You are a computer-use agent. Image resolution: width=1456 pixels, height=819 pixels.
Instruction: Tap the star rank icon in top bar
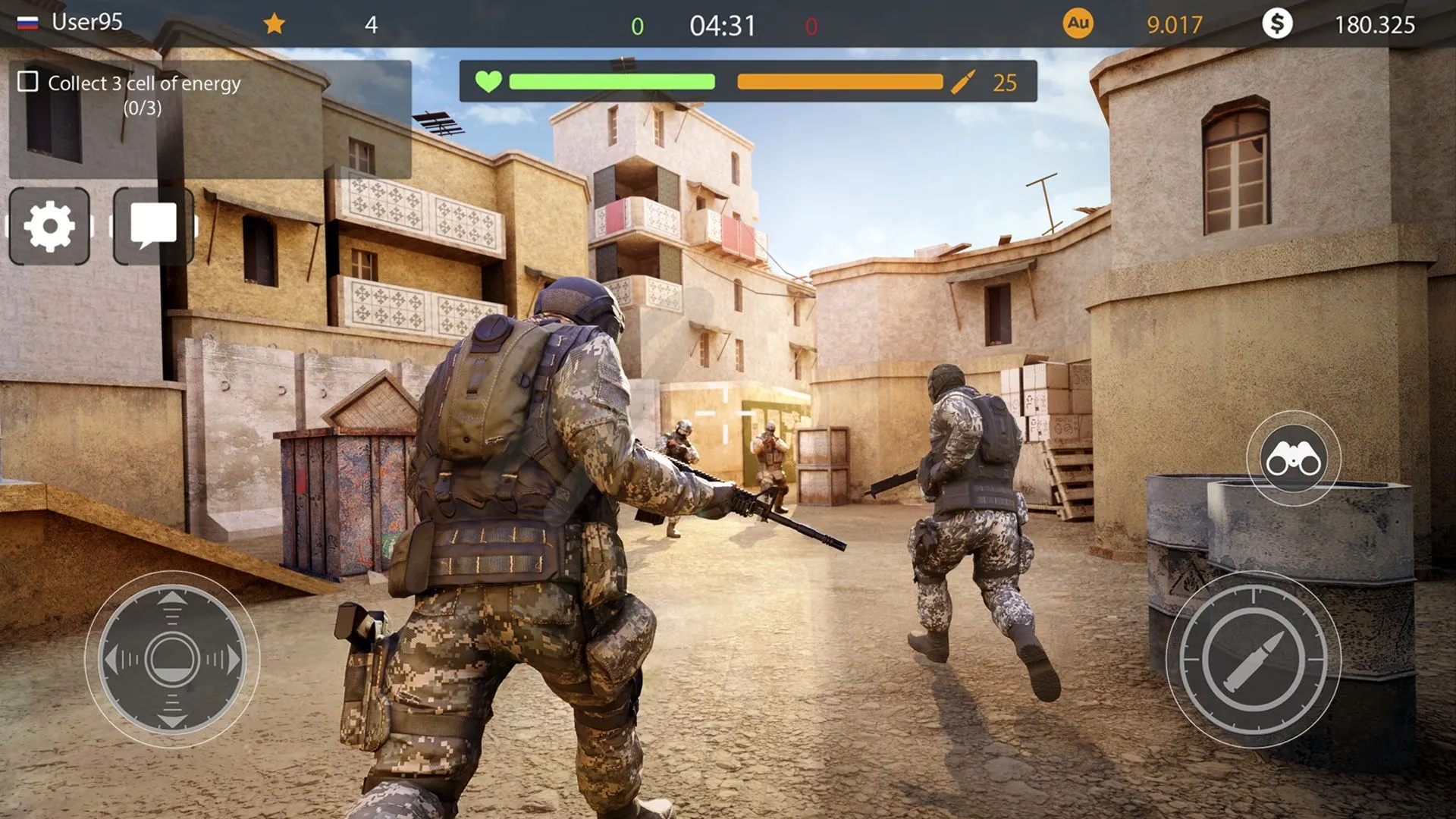coord(275,24)
